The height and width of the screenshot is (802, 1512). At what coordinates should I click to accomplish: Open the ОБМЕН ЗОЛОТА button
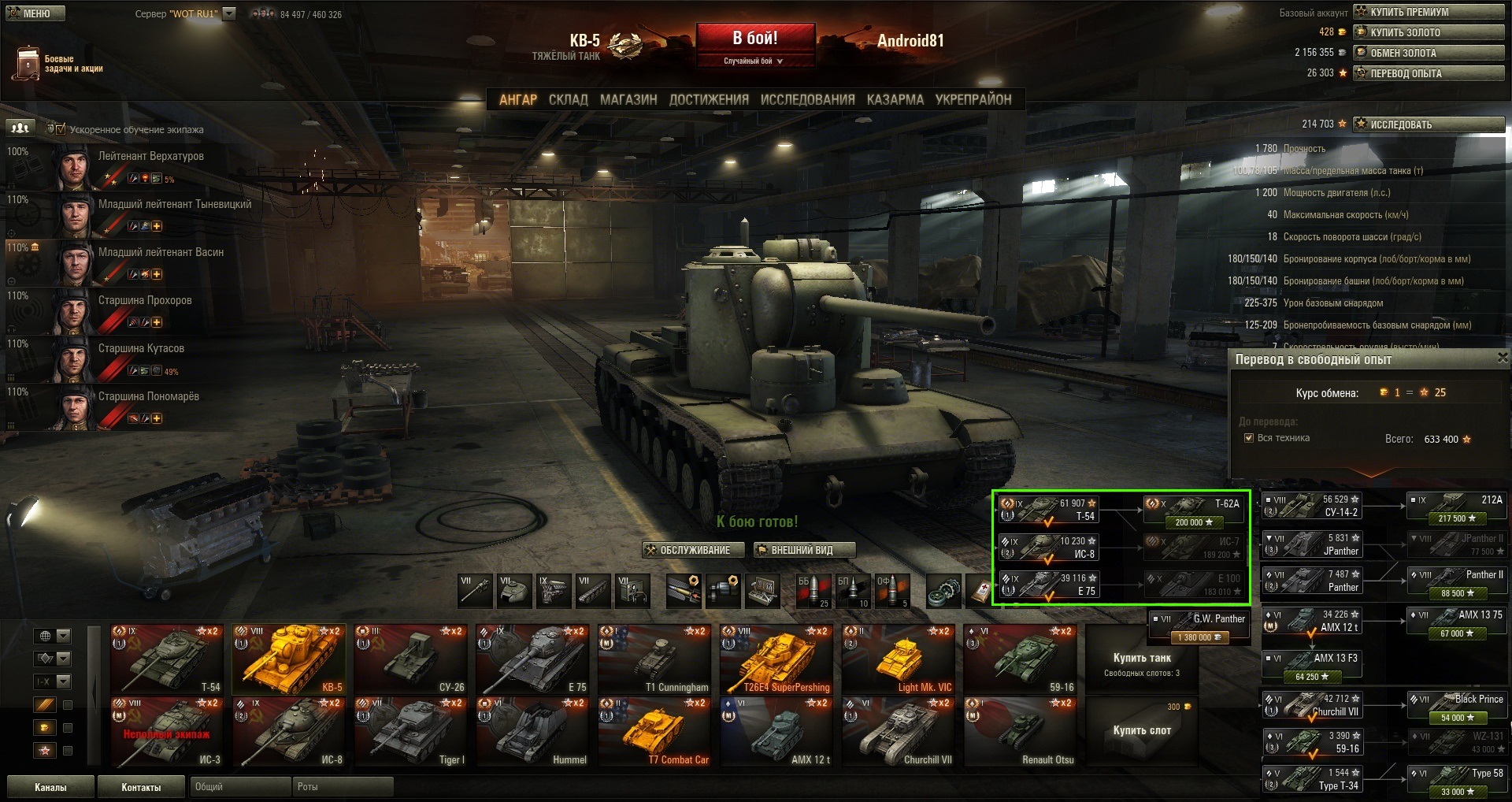click(x=1429, y=53)
